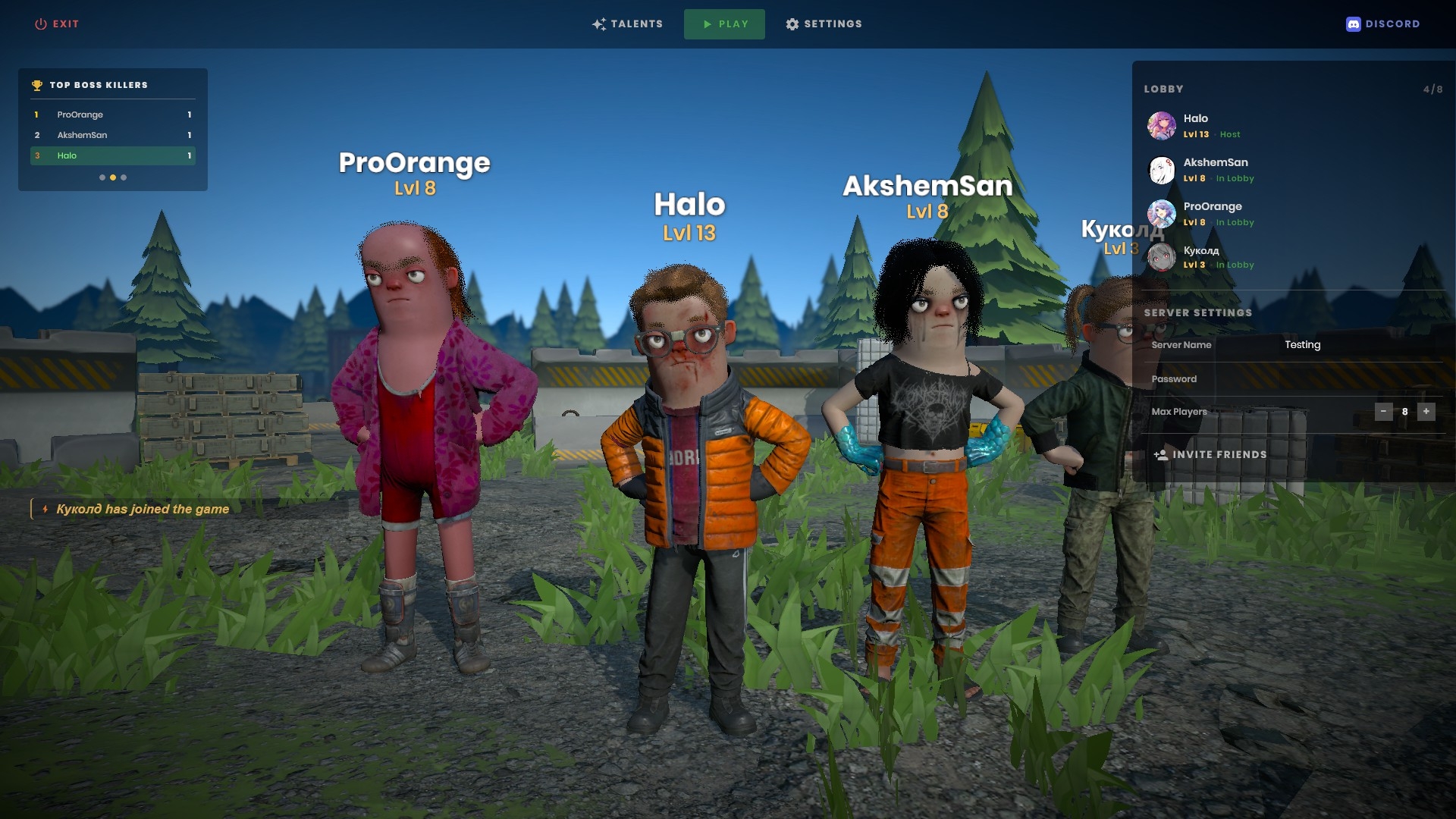Open the Discord link
Viewport: 1456px width, 819px height.
(x=1383, y=24)
